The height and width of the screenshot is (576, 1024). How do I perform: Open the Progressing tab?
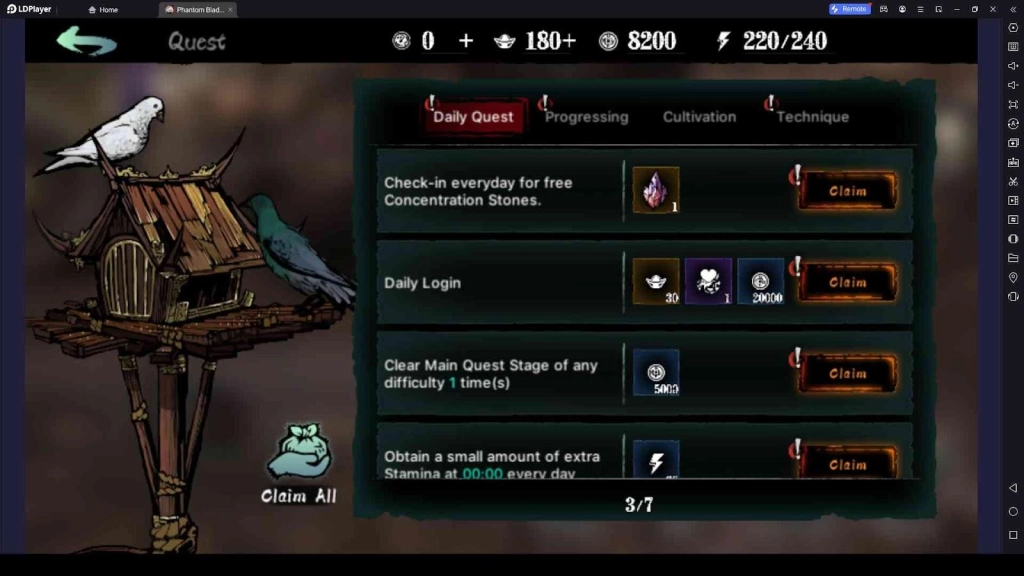click(x=586, y=117)
